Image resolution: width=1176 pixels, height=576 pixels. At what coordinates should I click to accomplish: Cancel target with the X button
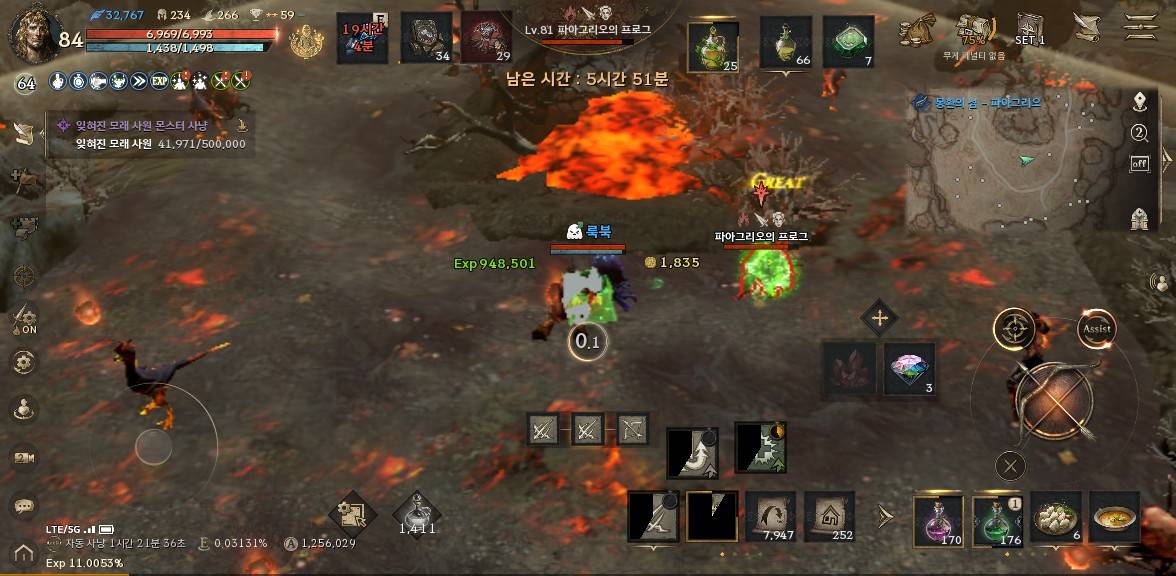1011,465
